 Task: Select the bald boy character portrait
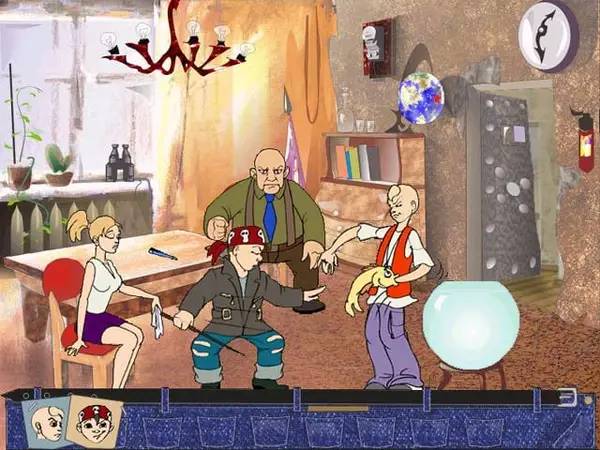(48, 424)
